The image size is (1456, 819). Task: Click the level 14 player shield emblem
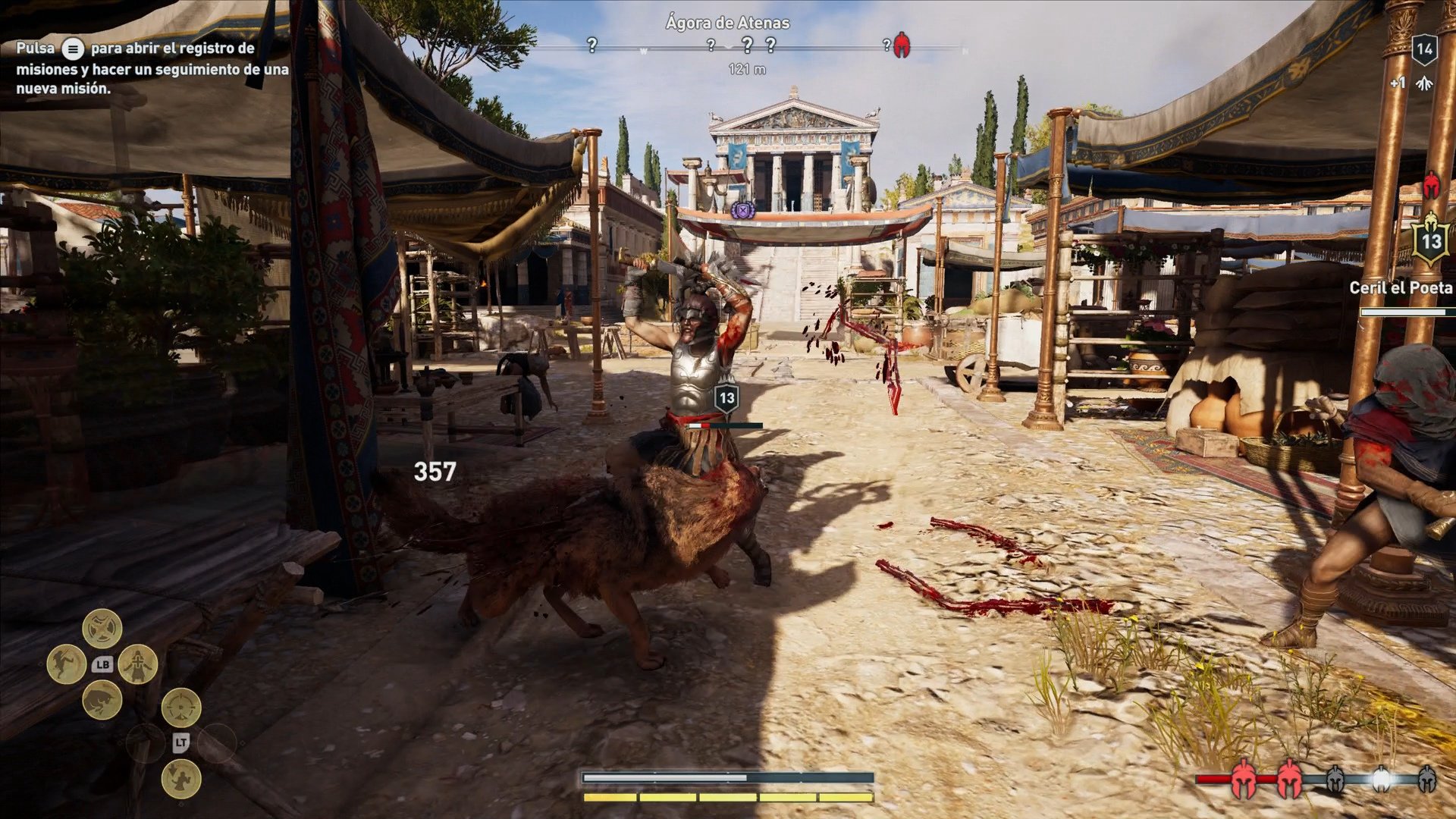[1423, 50]
